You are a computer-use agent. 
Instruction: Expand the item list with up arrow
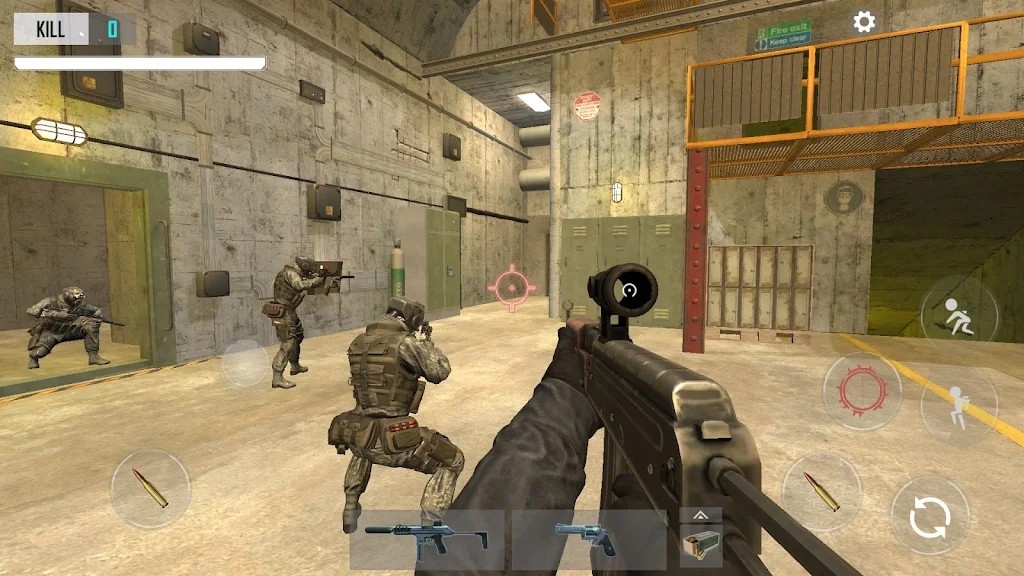(700, 515)
